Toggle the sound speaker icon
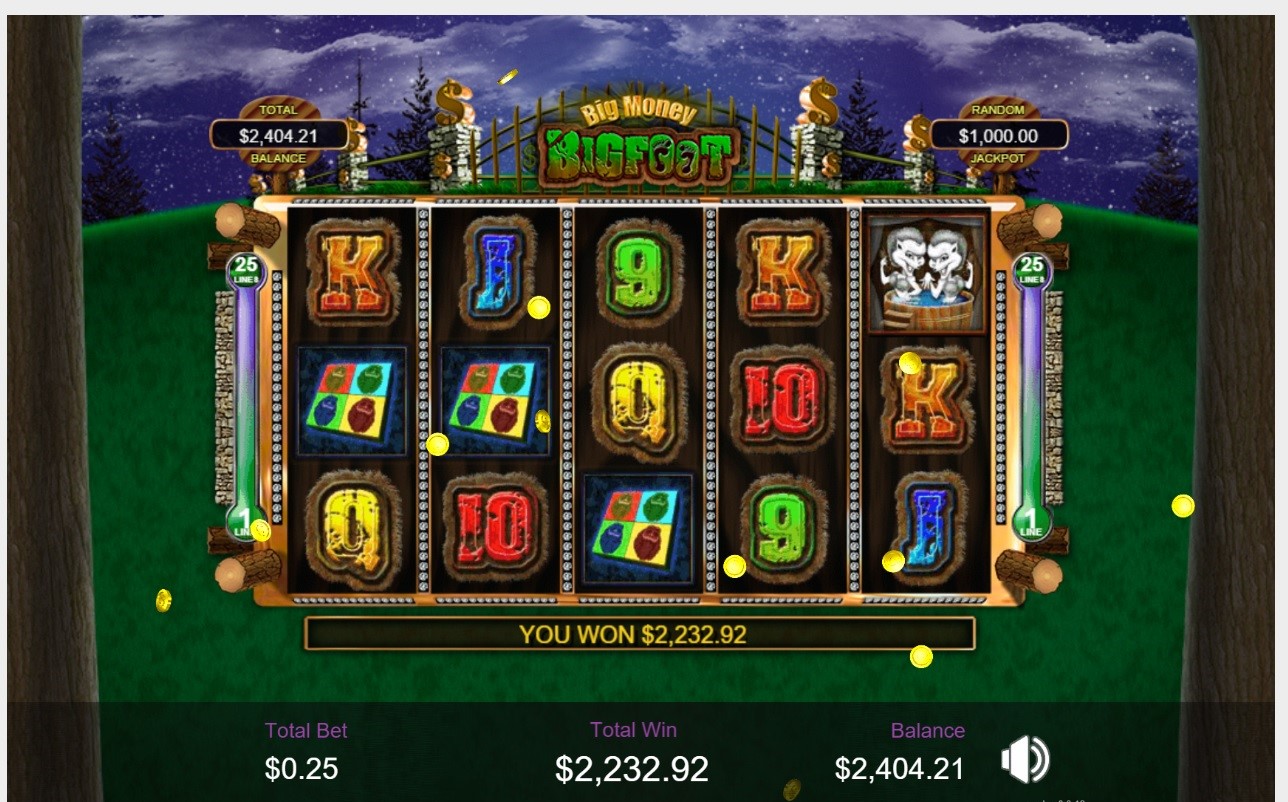This screenshot has height=802, width=1288. coord(1024,759)
